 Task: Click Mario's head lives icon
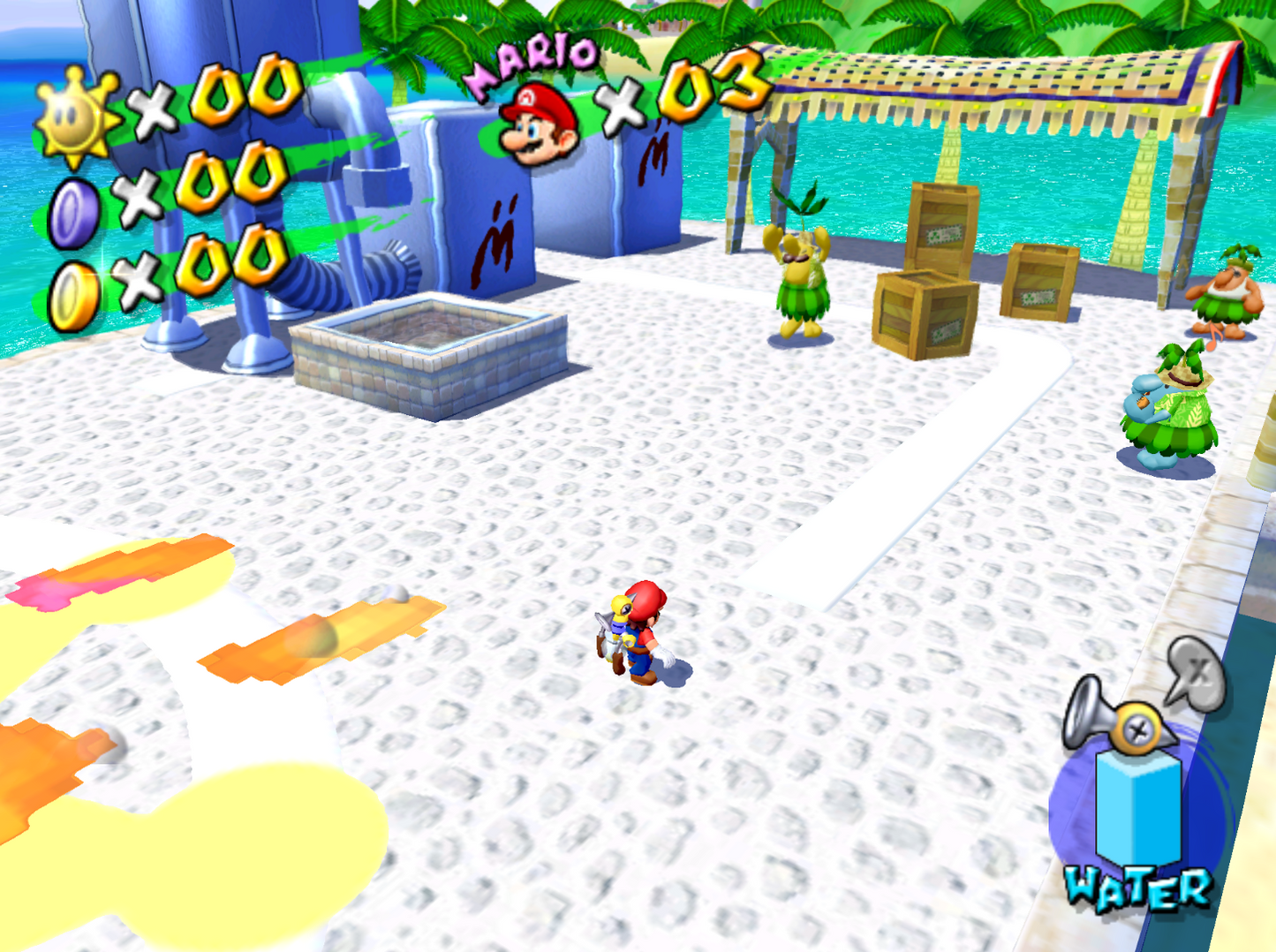[538, 125]
